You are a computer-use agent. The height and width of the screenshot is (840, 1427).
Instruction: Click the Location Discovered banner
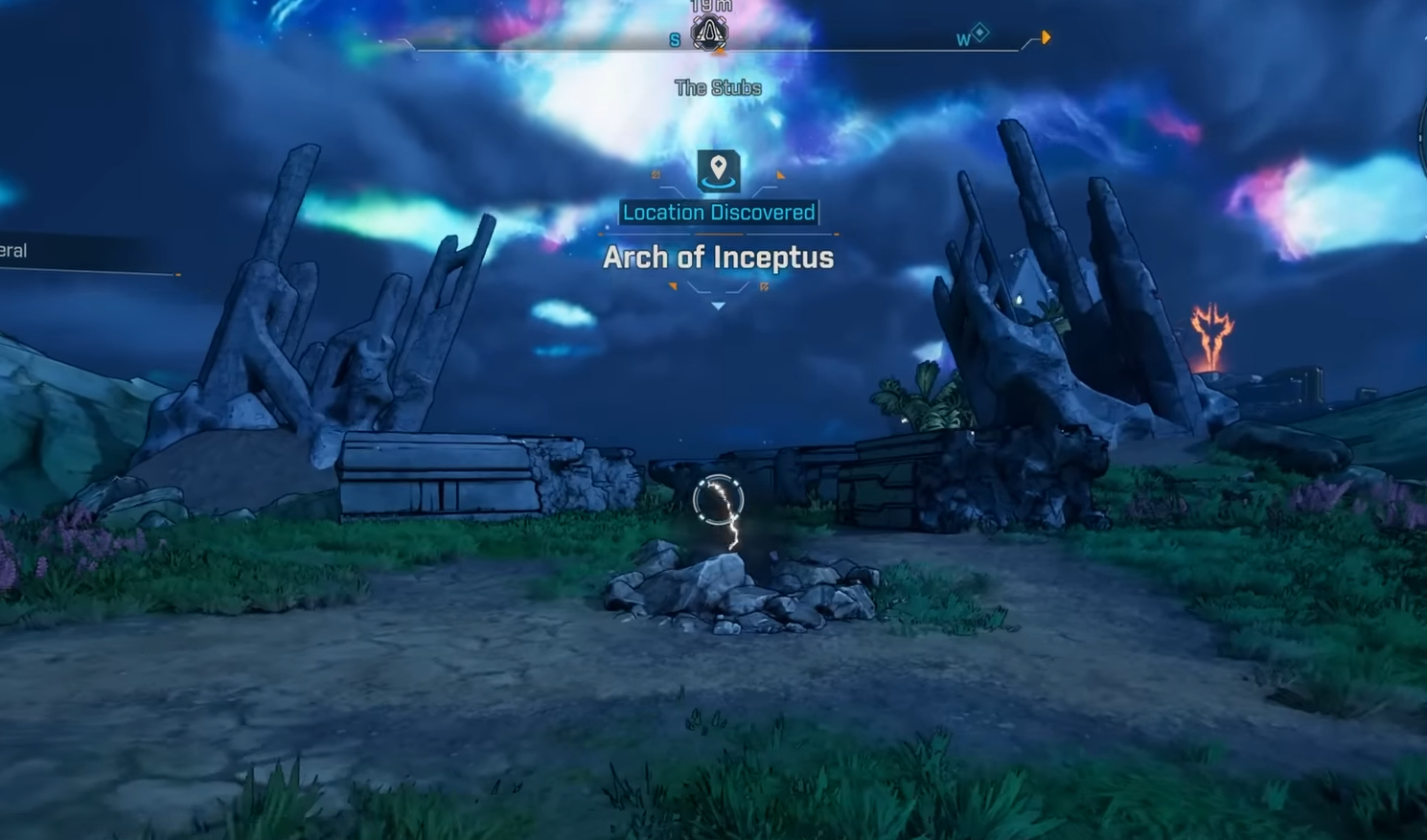pos(719,213)
